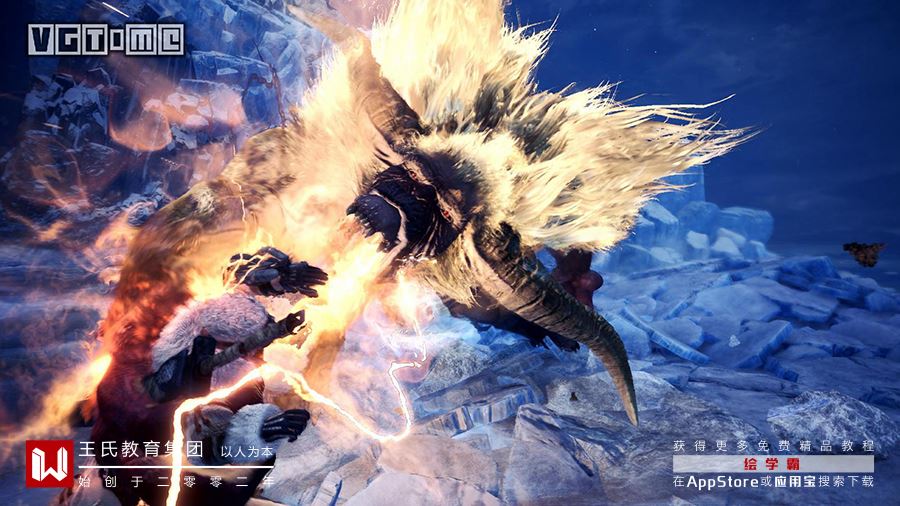Viewport: 900px width, 506px height.
Task: Click the VGTime watermark logo
Action: coord(105,39)
